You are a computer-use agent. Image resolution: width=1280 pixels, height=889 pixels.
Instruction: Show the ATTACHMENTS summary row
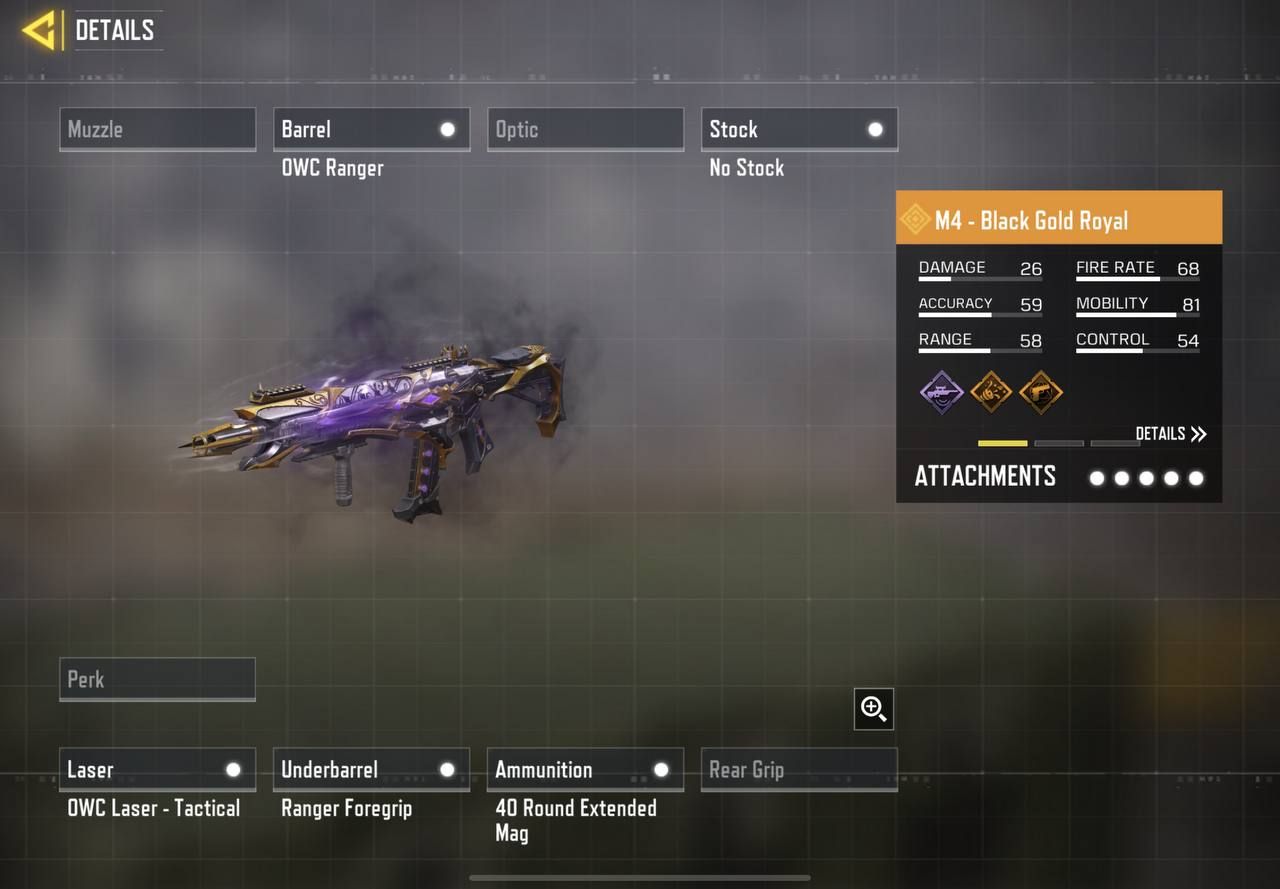(1058, 477)
